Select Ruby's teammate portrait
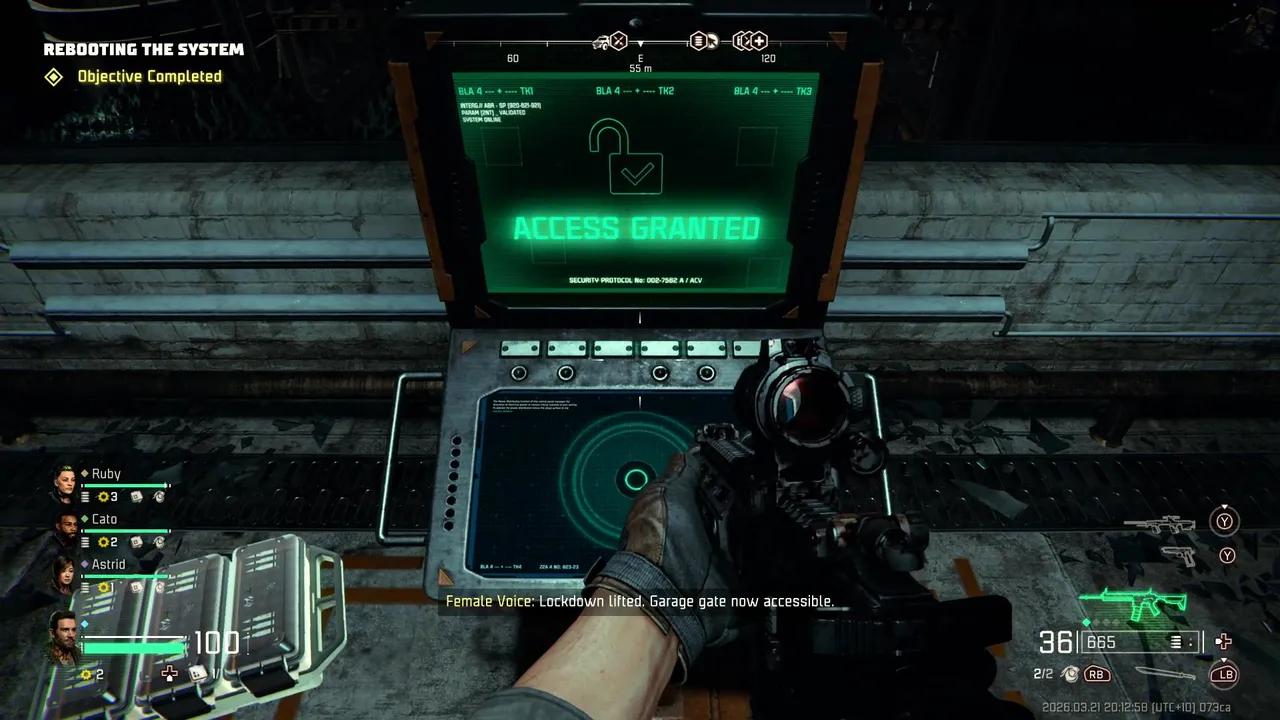This screenshot has height=720, width=1280. pyautogui.click(x=66, y=483)
